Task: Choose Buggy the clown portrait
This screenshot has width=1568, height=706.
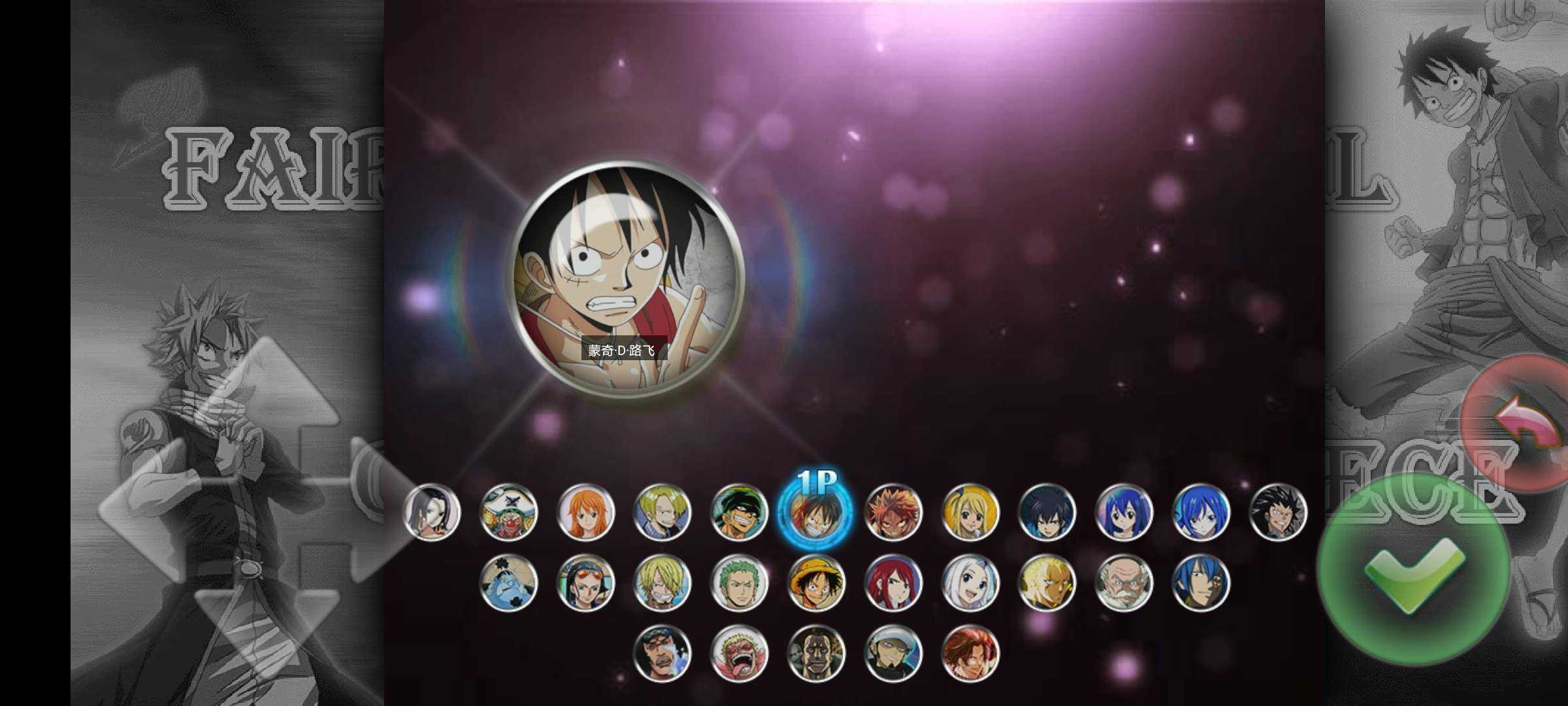Action: 508,513
